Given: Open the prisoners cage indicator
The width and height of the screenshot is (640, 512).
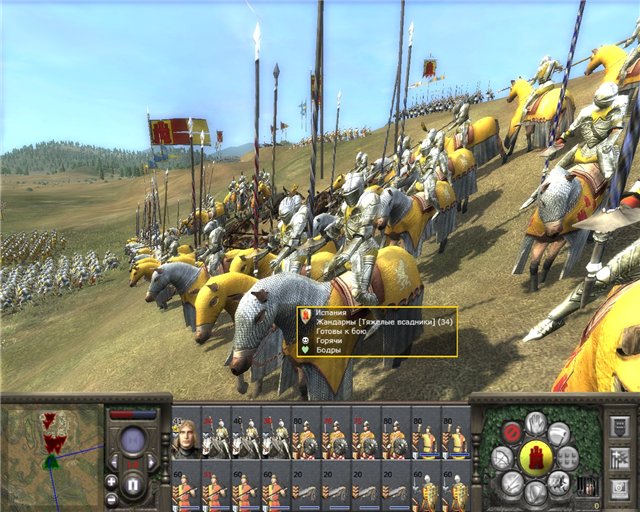Looking at the screenshot, I should 590,485.
